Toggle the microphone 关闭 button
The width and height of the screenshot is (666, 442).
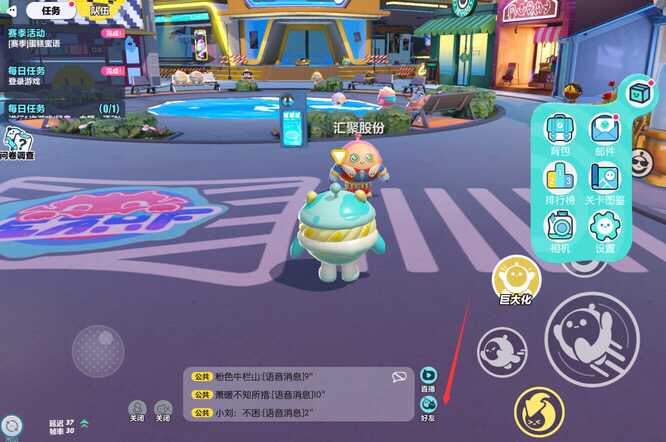137,410
